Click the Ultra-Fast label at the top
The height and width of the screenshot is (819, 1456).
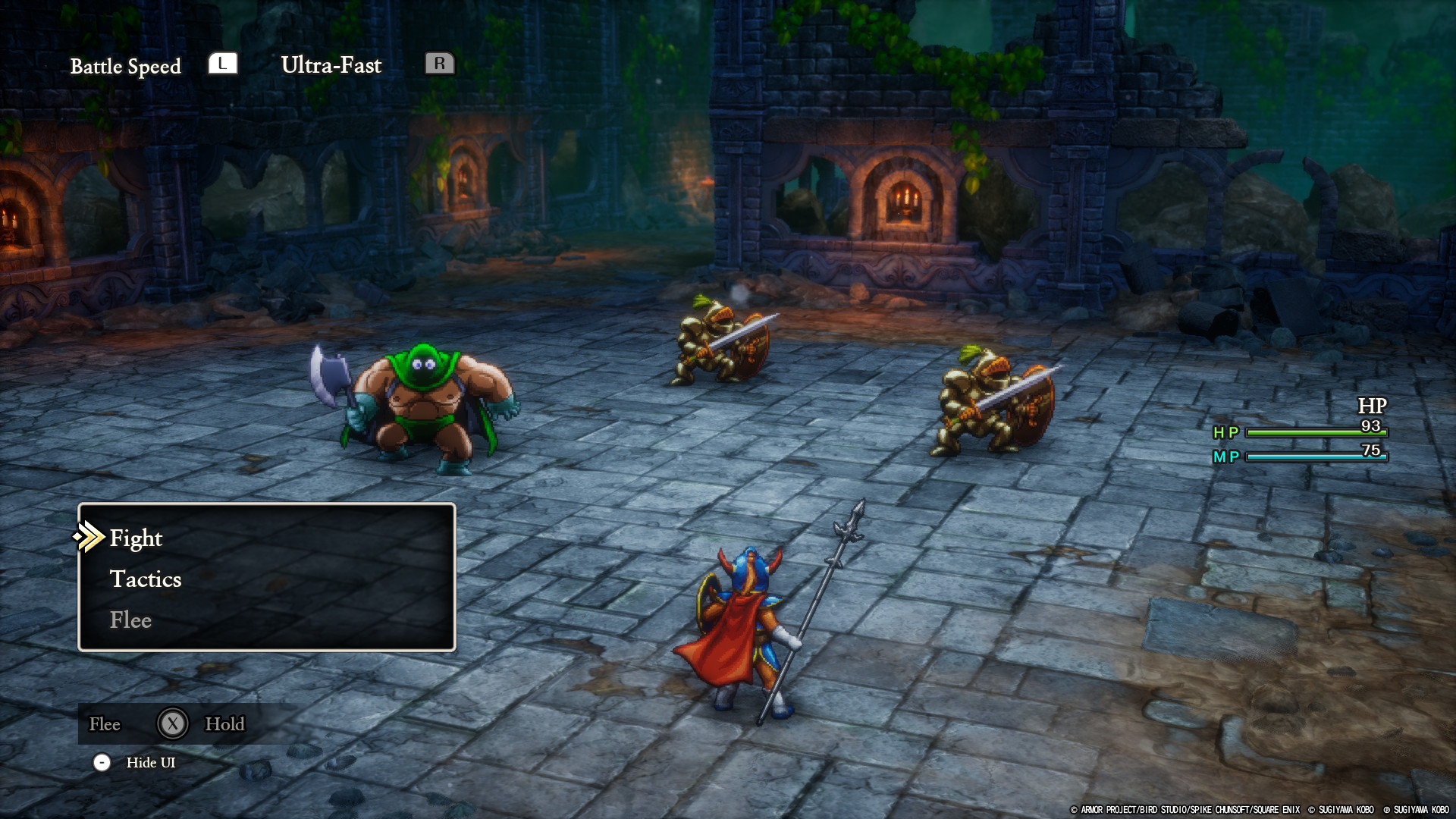click(x=331, y=65)
